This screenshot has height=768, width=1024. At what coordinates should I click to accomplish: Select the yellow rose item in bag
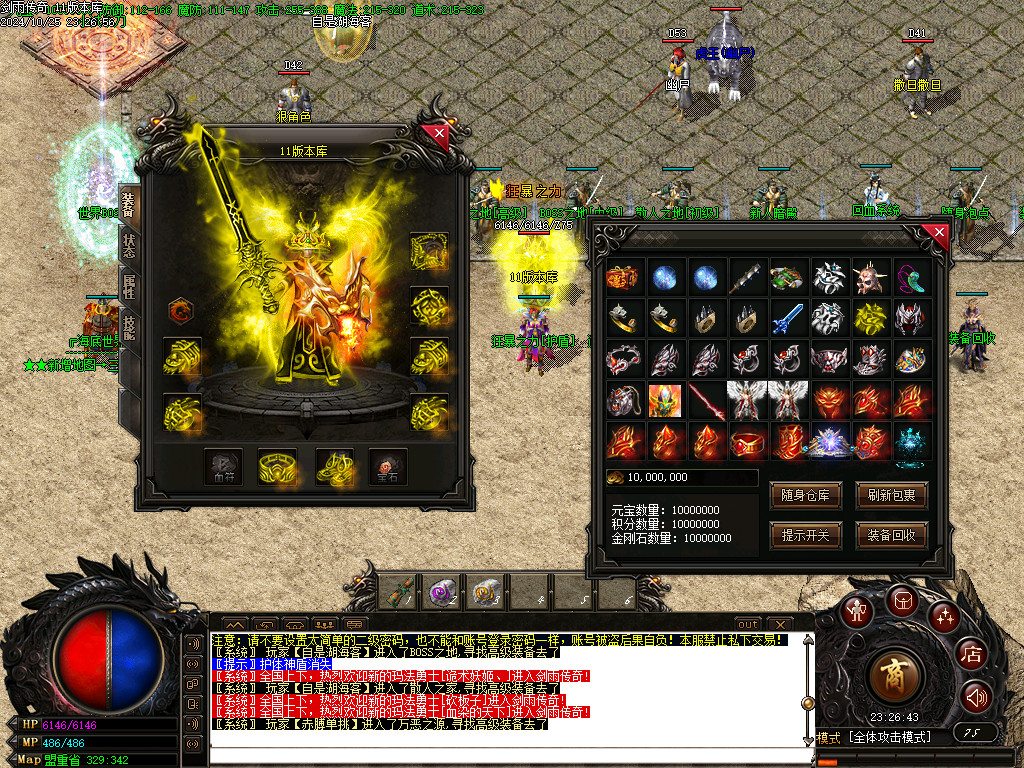(x=871, y=319)
